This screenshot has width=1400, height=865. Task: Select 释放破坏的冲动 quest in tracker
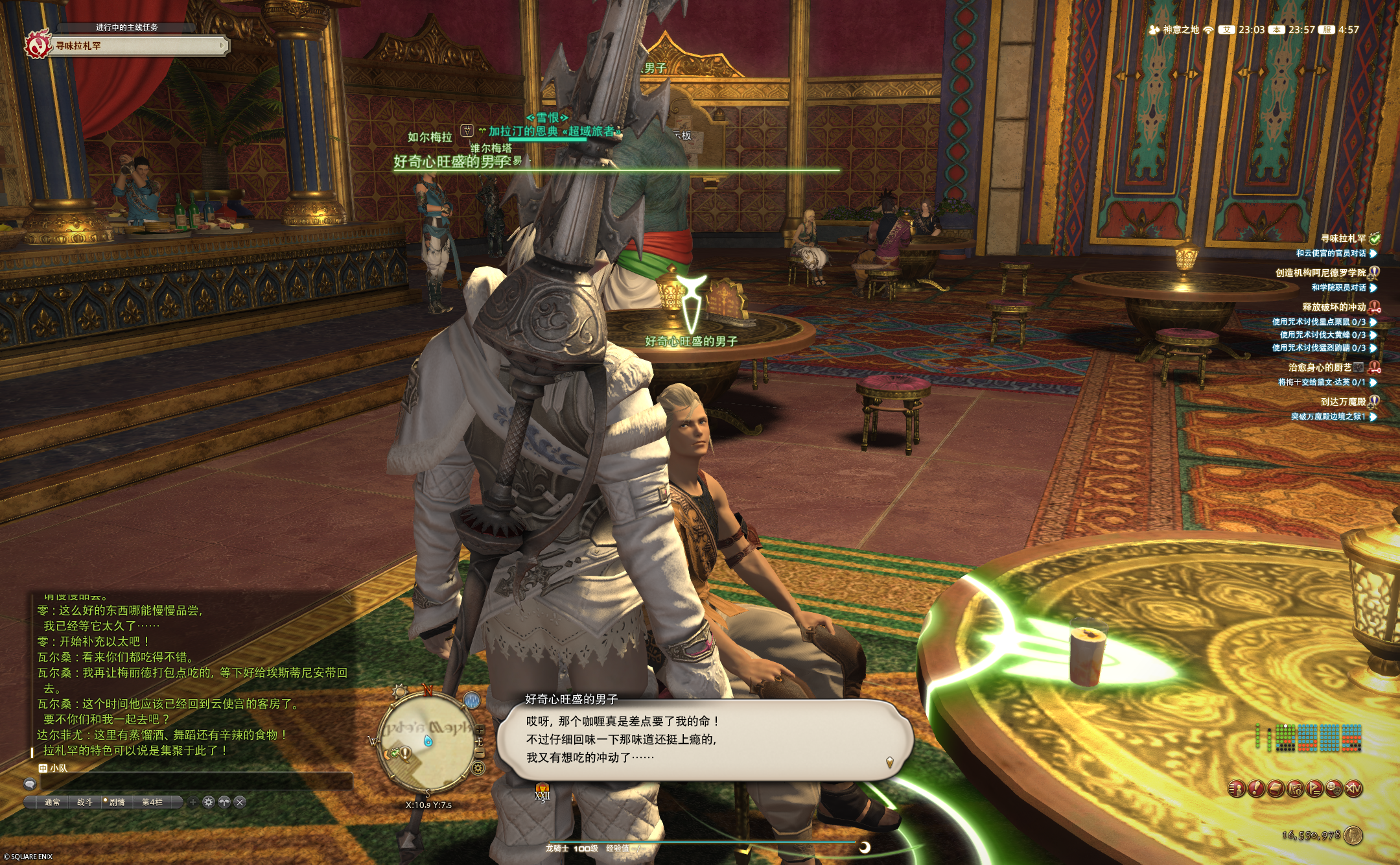[1334, 307]
